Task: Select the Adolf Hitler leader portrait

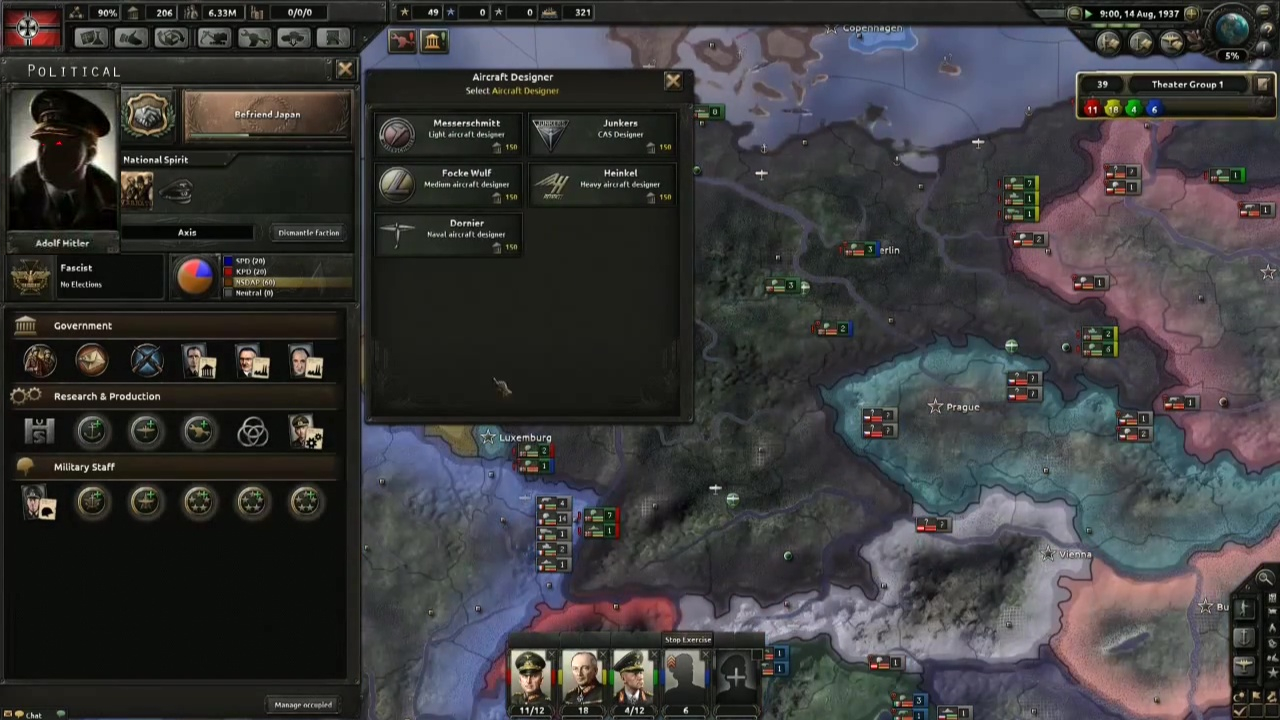Action: [62, 160]
